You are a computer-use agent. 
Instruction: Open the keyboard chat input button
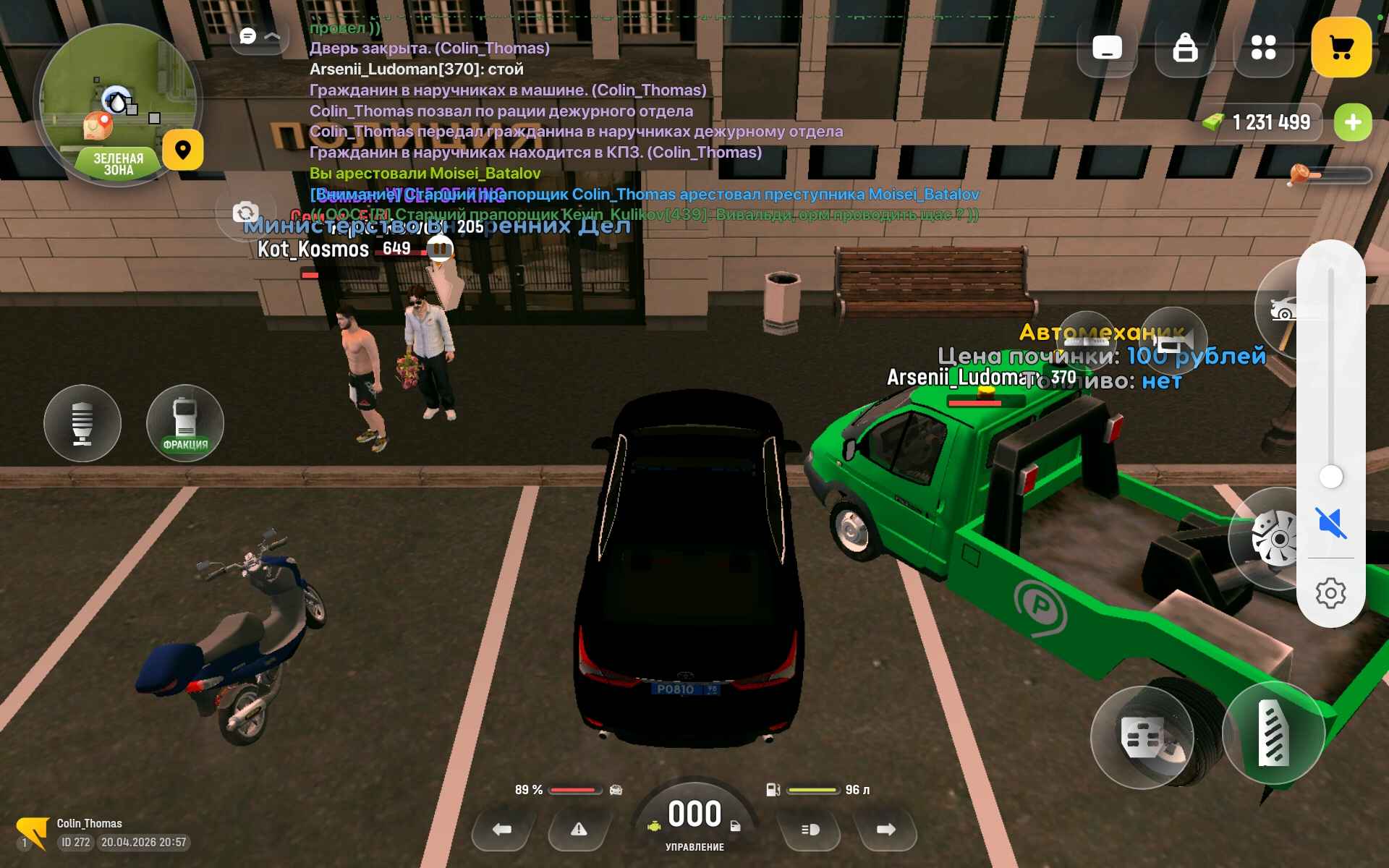point(1107,48)
